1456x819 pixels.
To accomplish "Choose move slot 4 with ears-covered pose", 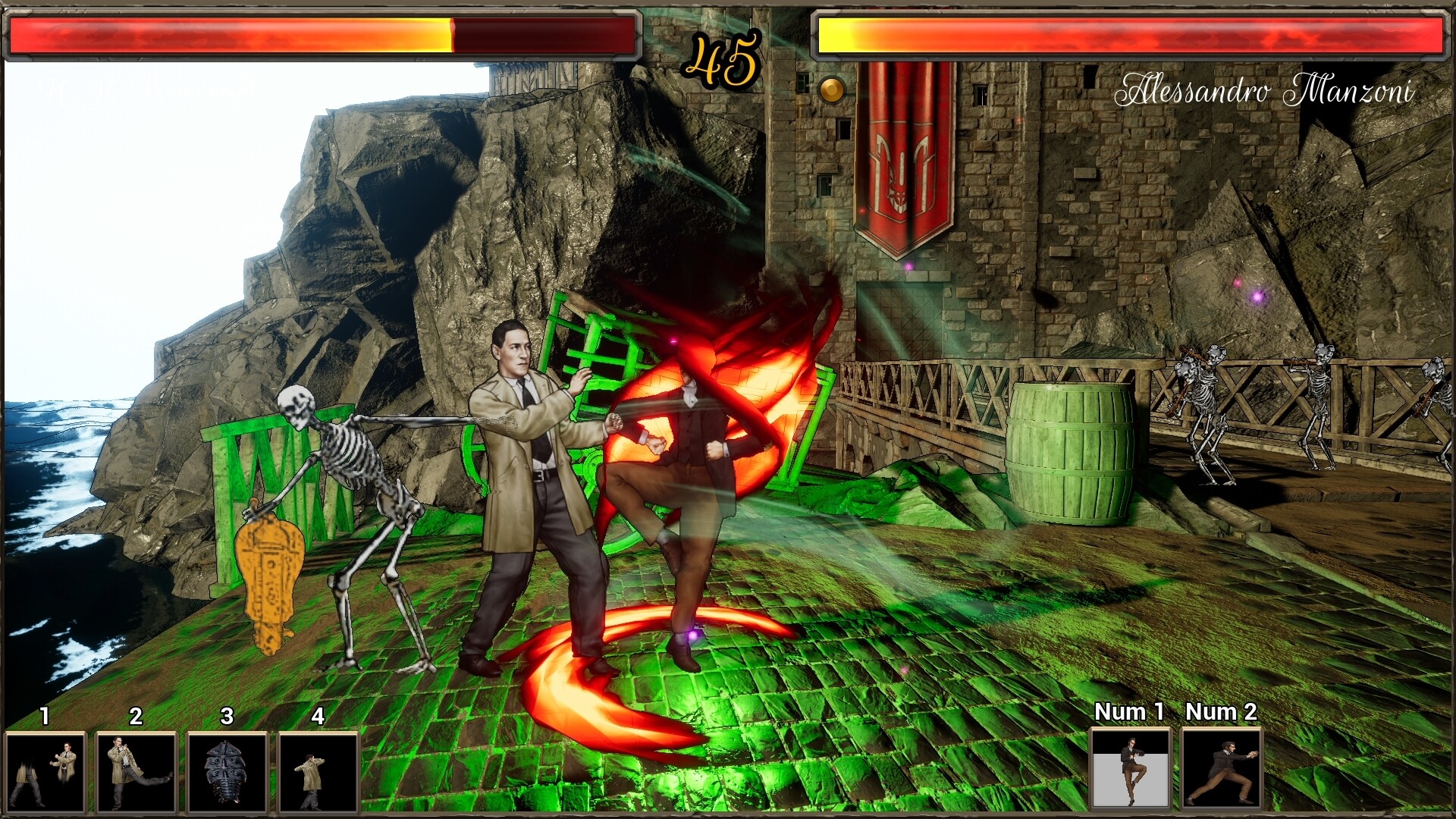I will coord(318,770).
